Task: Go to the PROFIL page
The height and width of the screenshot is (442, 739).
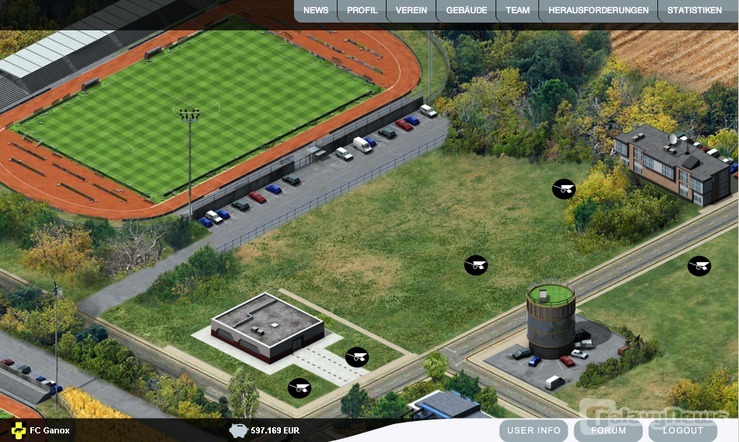Action: click(362, 11)
